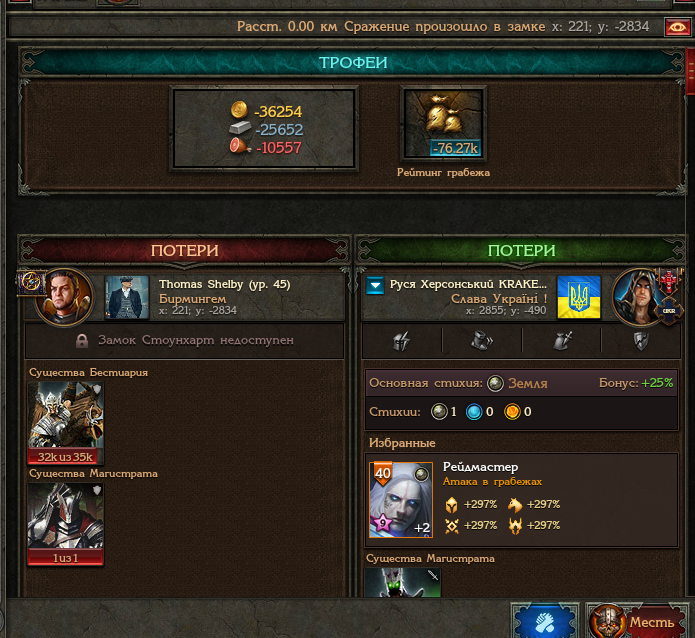
Task: Click the blue handshake button
Action: pyautogui.click(x=544, y=622)
